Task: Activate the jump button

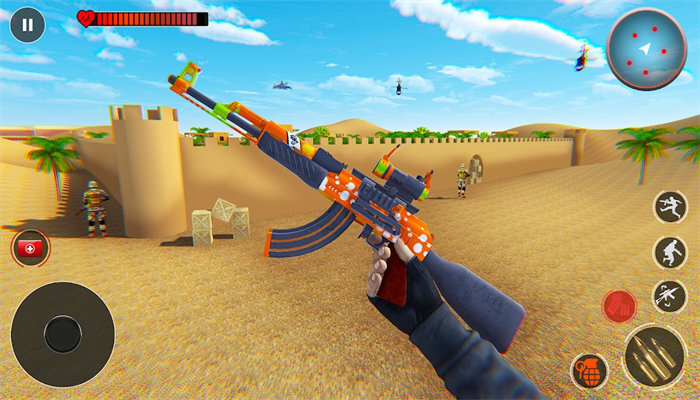Action: (670, 207)
